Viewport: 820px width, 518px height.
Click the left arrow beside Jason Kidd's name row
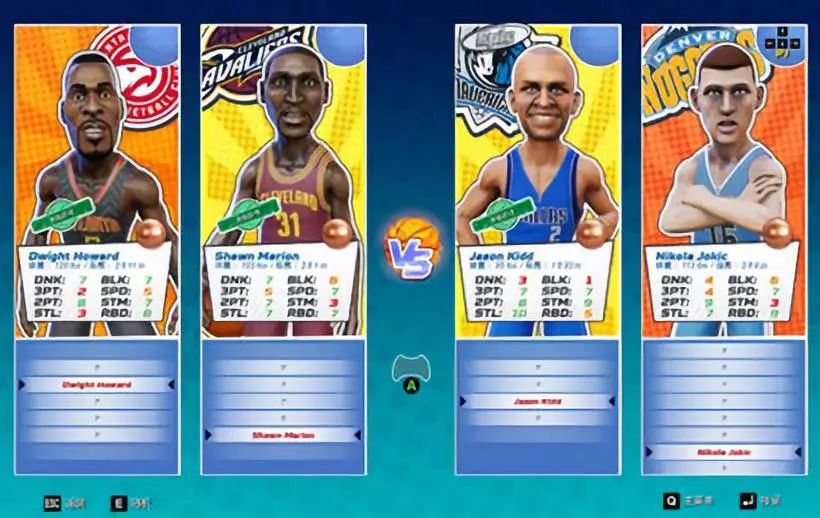tap(464, 401)
